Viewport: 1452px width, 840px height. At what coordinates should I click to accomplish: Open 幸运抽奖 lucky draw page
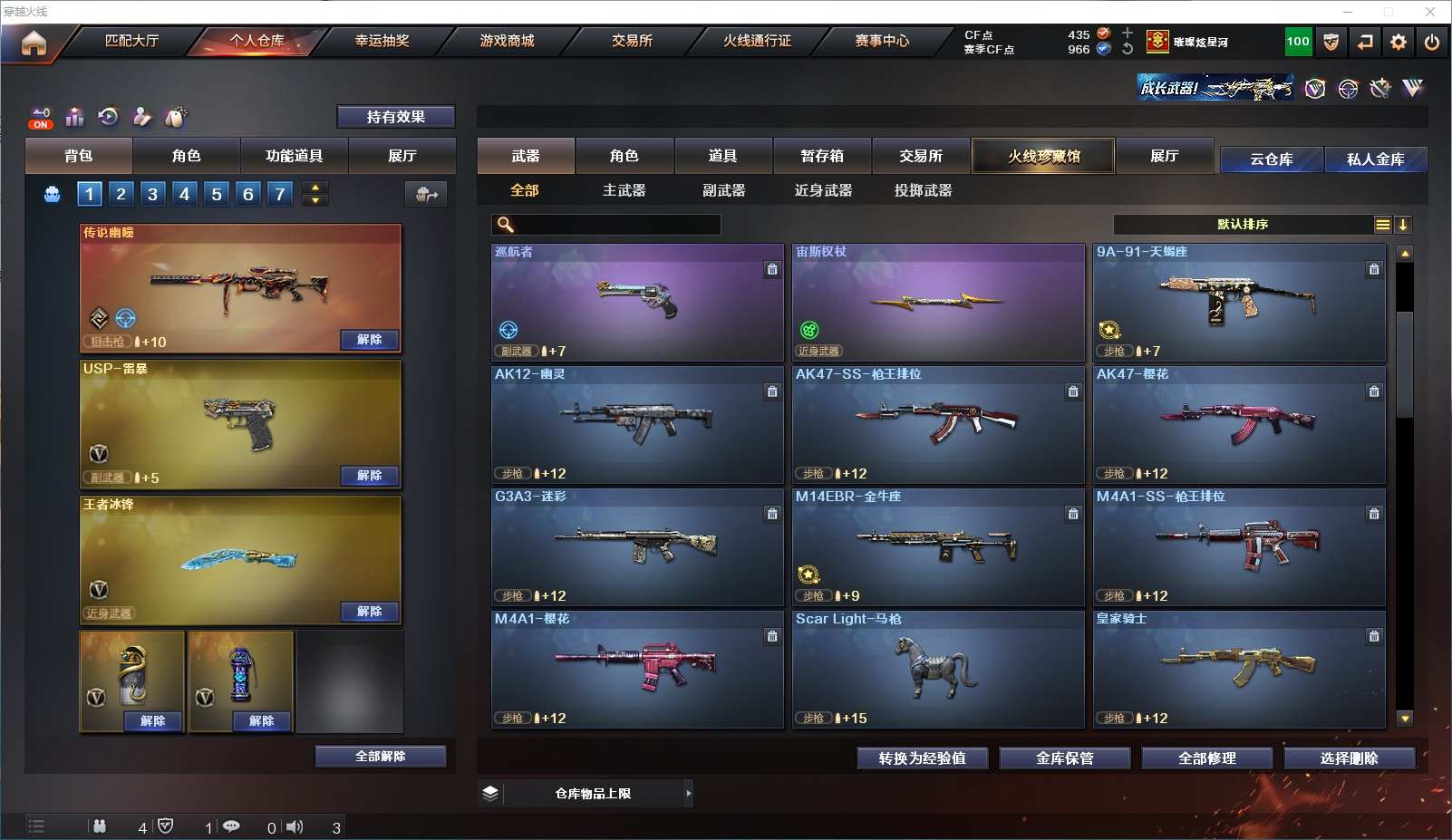tap(382, 41)
